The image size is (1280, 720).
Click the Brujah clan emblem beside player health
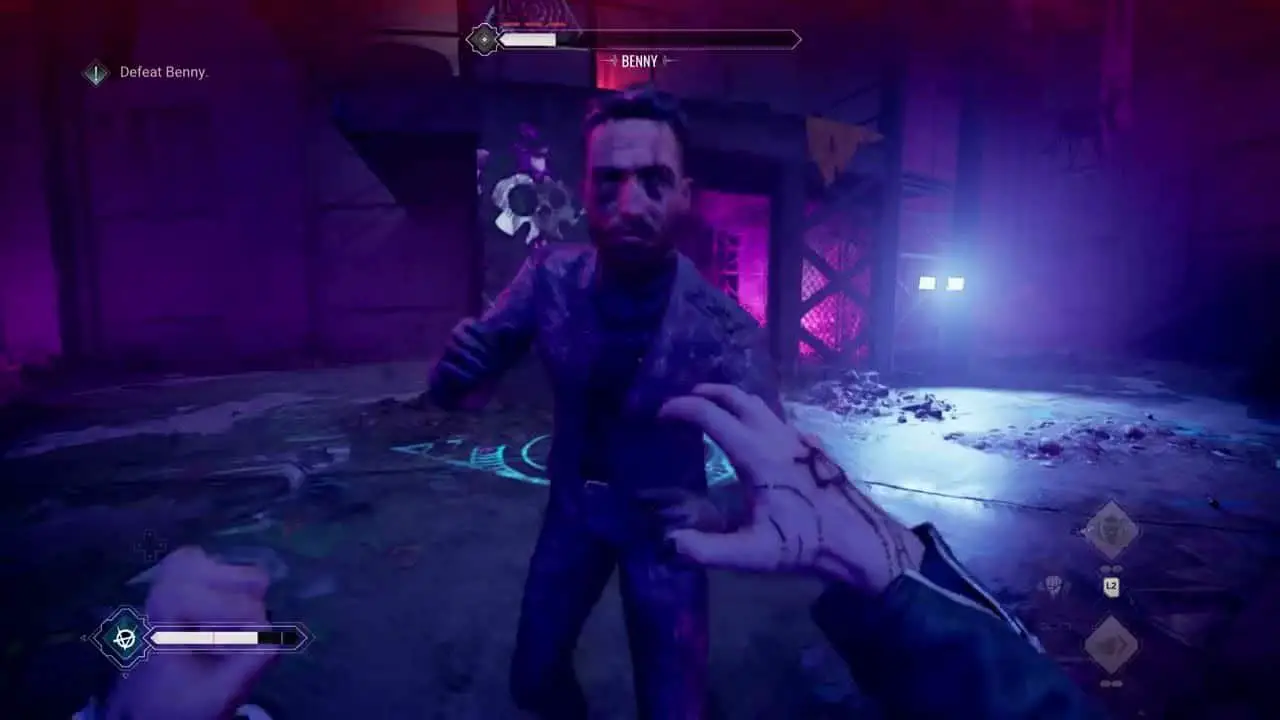(x=124, y=637)
